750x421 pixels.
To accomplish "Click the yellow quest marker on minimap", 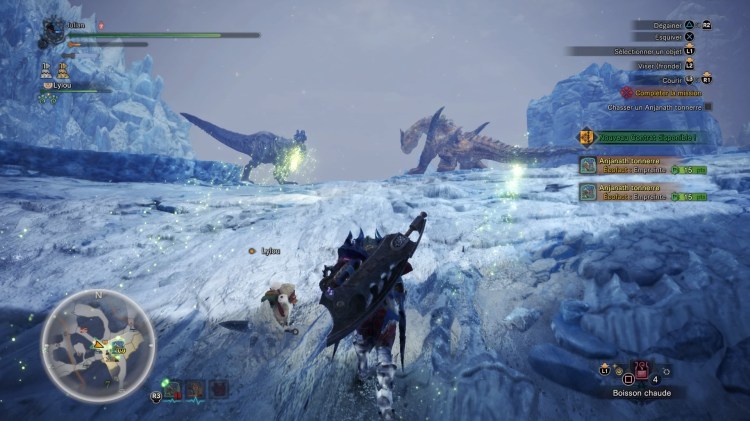I will click(100, 345).
